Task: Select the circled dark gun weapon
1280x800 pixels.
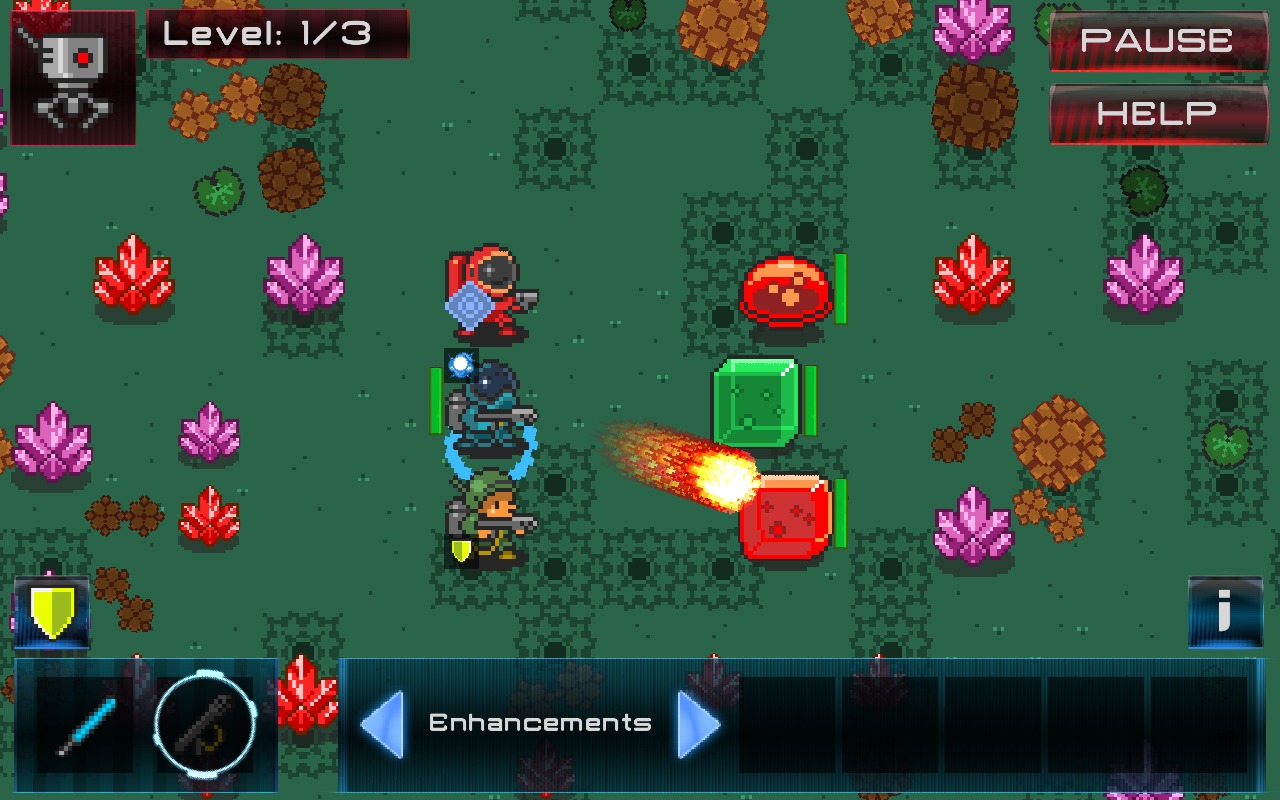Action: click(x=205, y=725)
